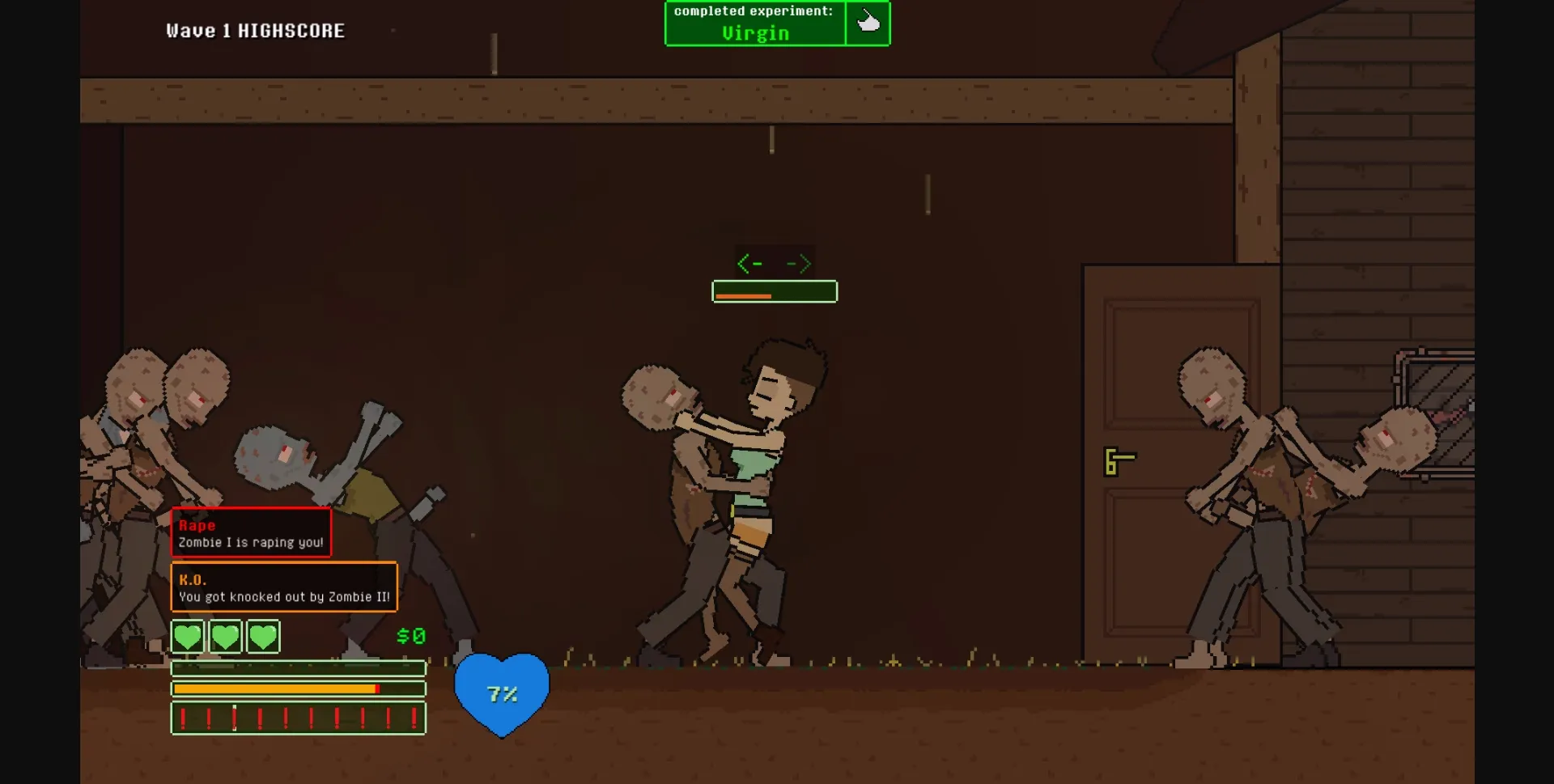This screenshot has height=784, width=1554.
Task: Click the Zombie I rape alert text
Action: [x=251, y=542]
